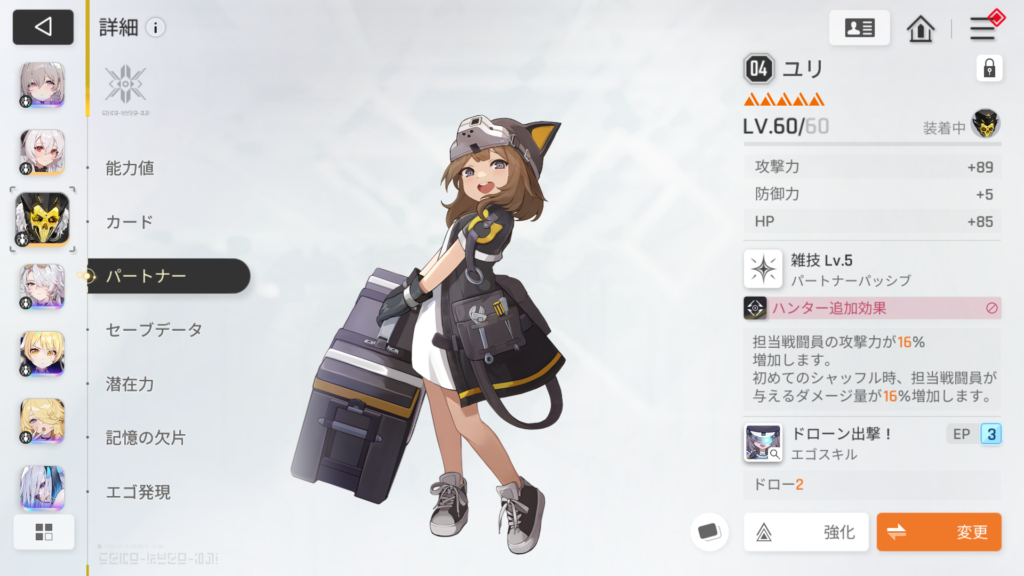Open the character grid view button
1024x576 pixels.
coord(43,532)
